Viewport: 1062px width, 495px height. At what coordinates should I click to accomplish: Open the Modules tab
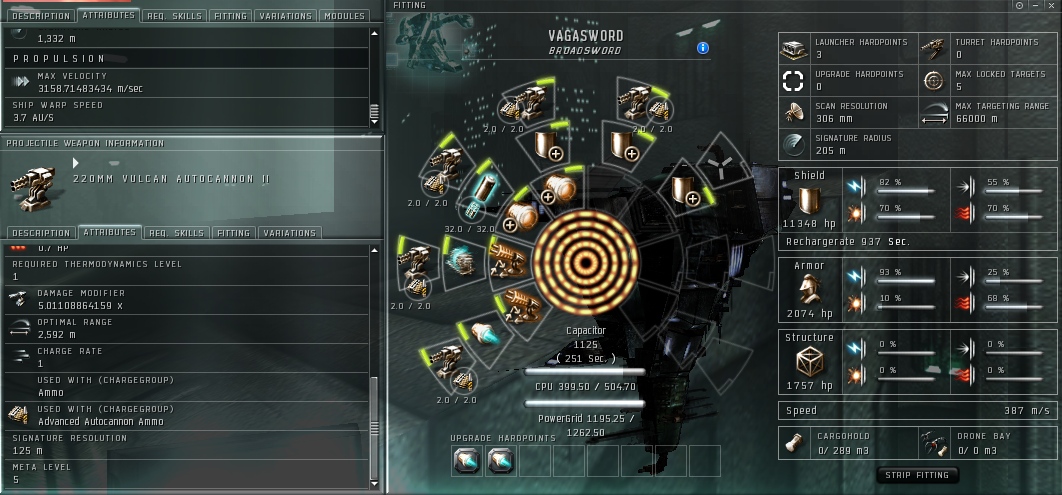345,16
